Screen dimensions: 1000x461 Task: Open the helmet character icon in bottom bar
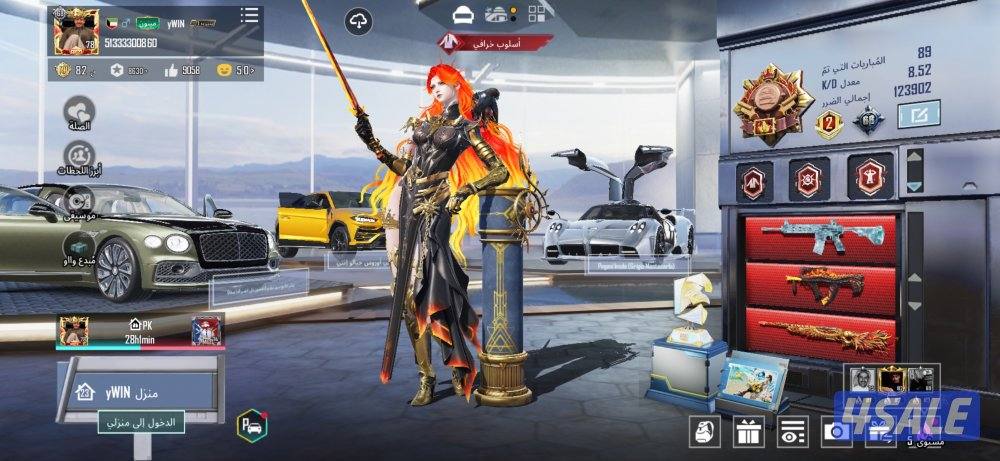[705, 432]
